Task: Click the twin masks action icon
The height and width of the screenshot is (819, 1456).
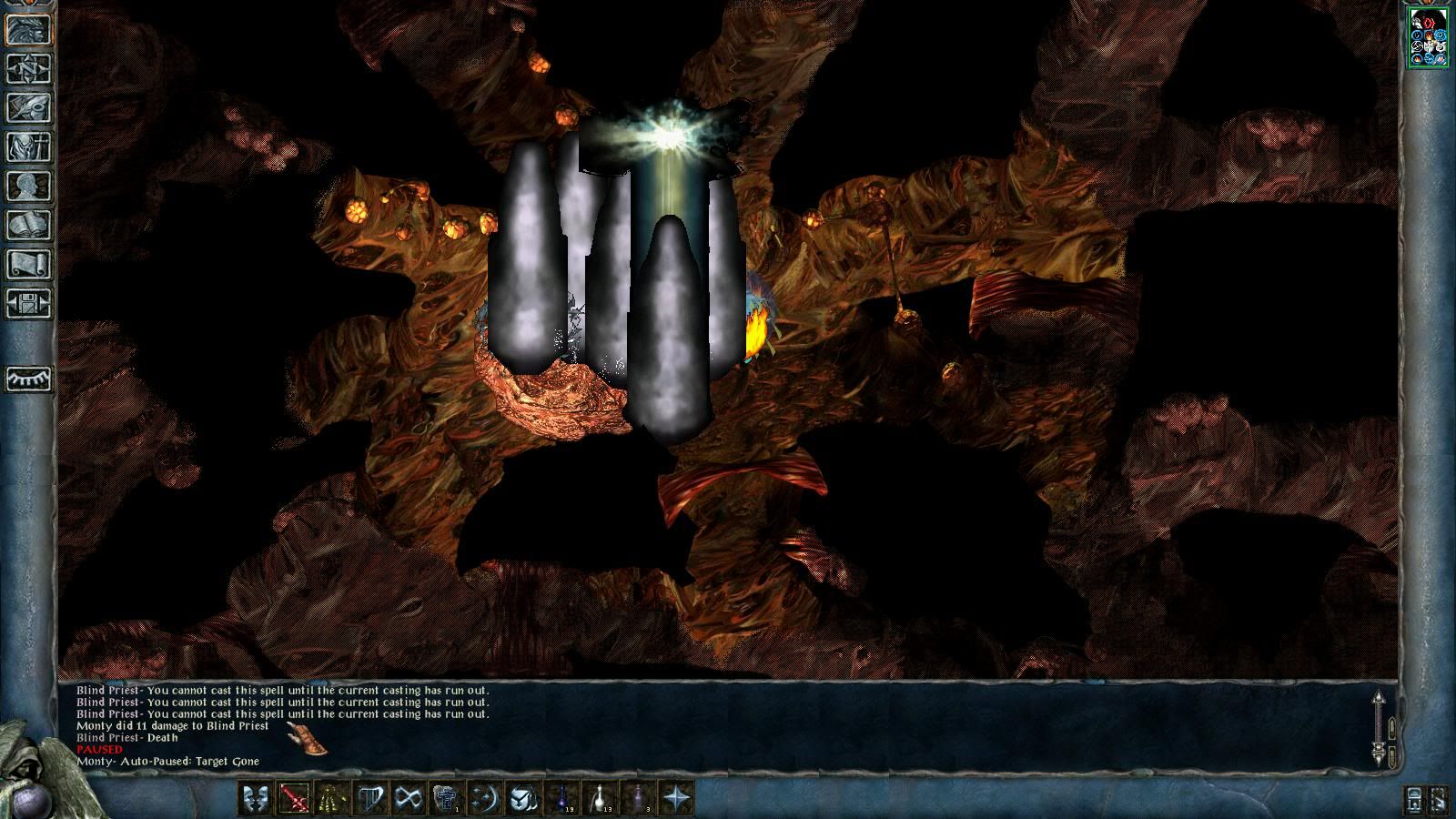Action: click(256, 799)
